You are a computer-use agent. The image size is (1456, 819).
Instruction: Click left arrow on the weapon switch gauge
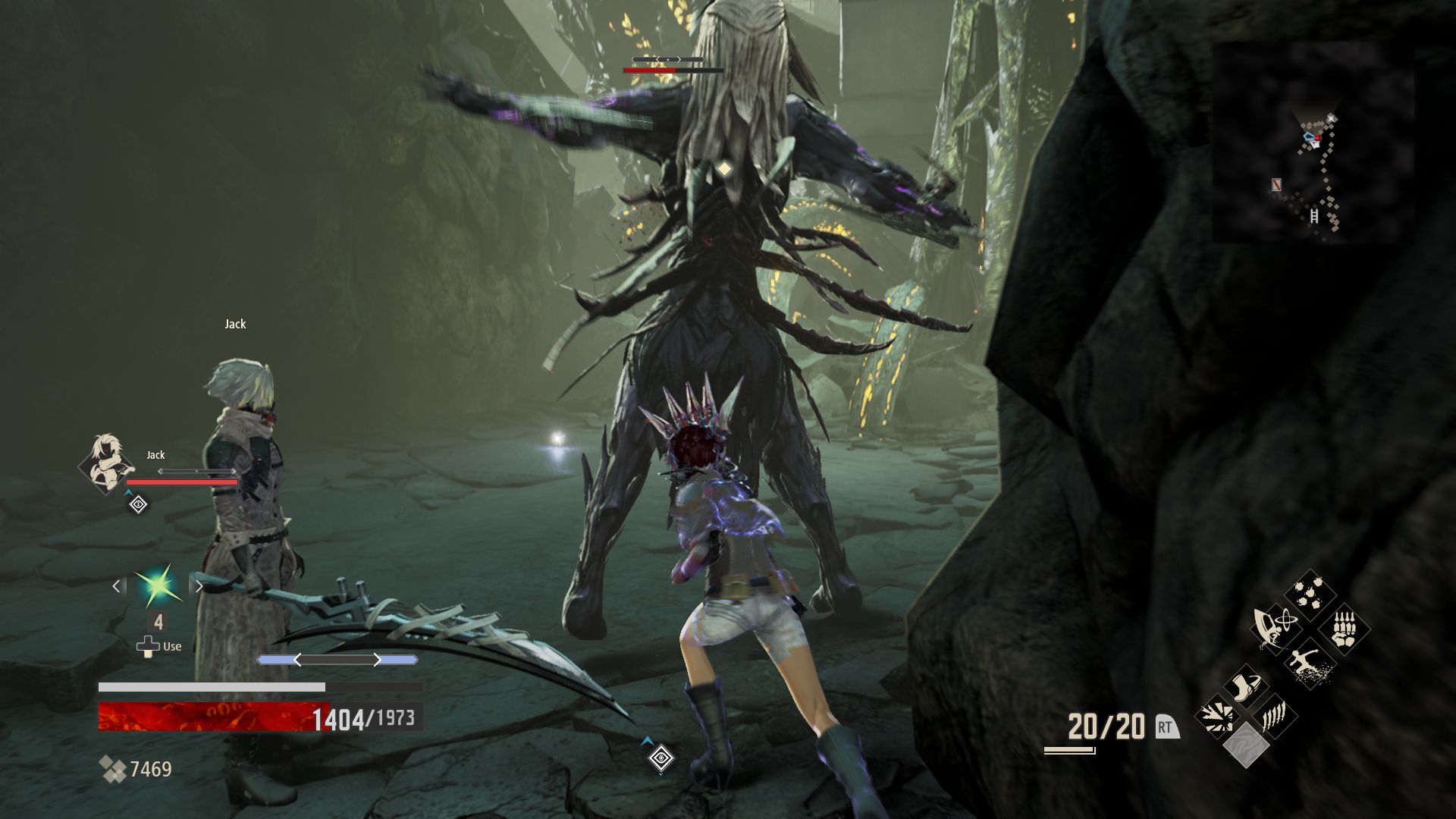coord(298,659)
